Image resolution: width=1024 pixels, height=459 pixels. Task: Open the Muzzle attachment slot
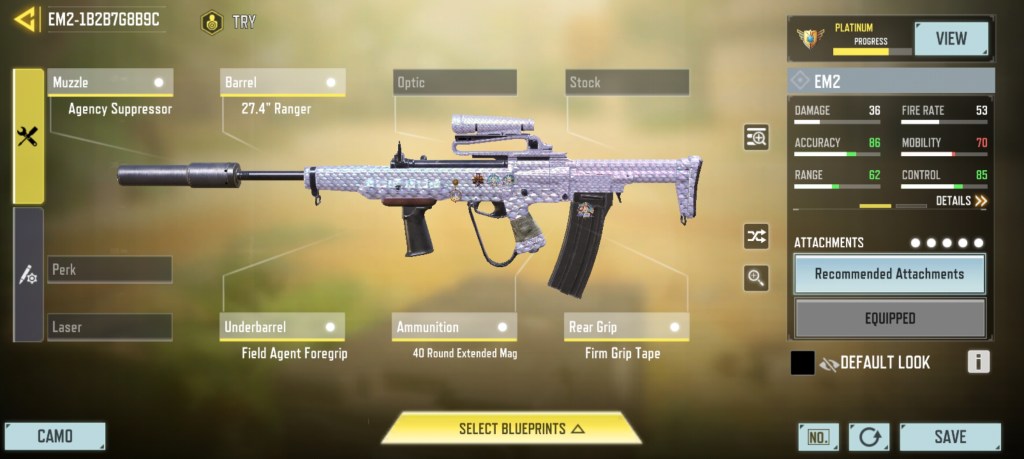point(110,82)
